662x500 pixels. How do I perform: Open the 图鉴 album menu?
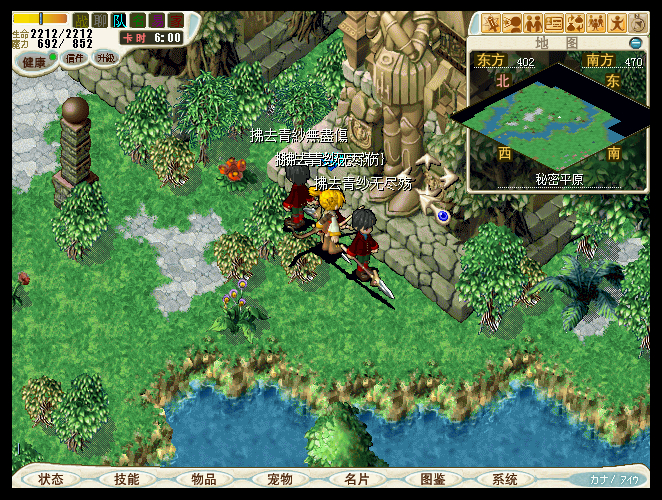click(433, 480)
